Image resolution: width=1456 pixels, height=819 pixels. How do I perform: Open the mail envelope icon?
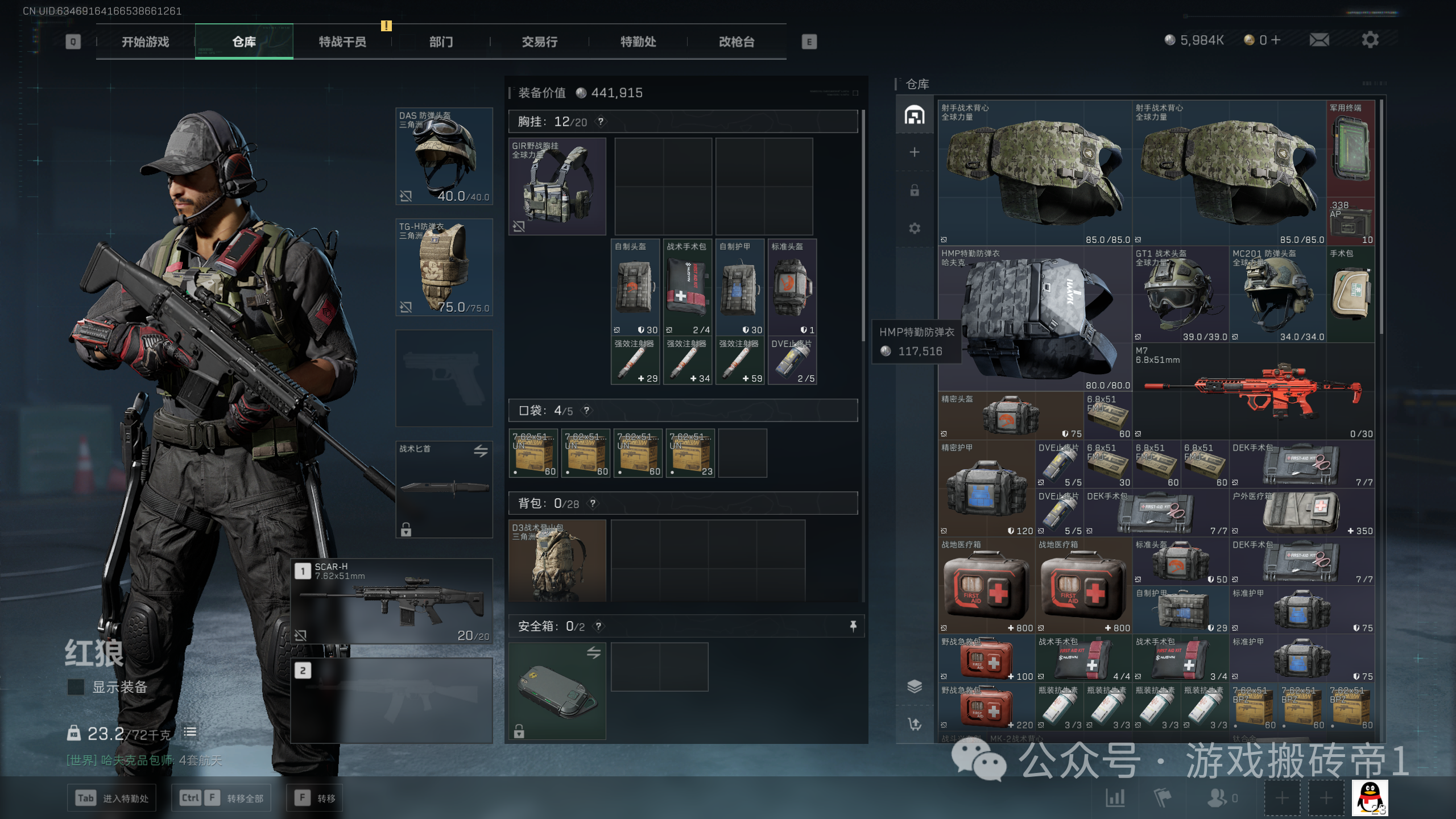[x=1319, y=40]
